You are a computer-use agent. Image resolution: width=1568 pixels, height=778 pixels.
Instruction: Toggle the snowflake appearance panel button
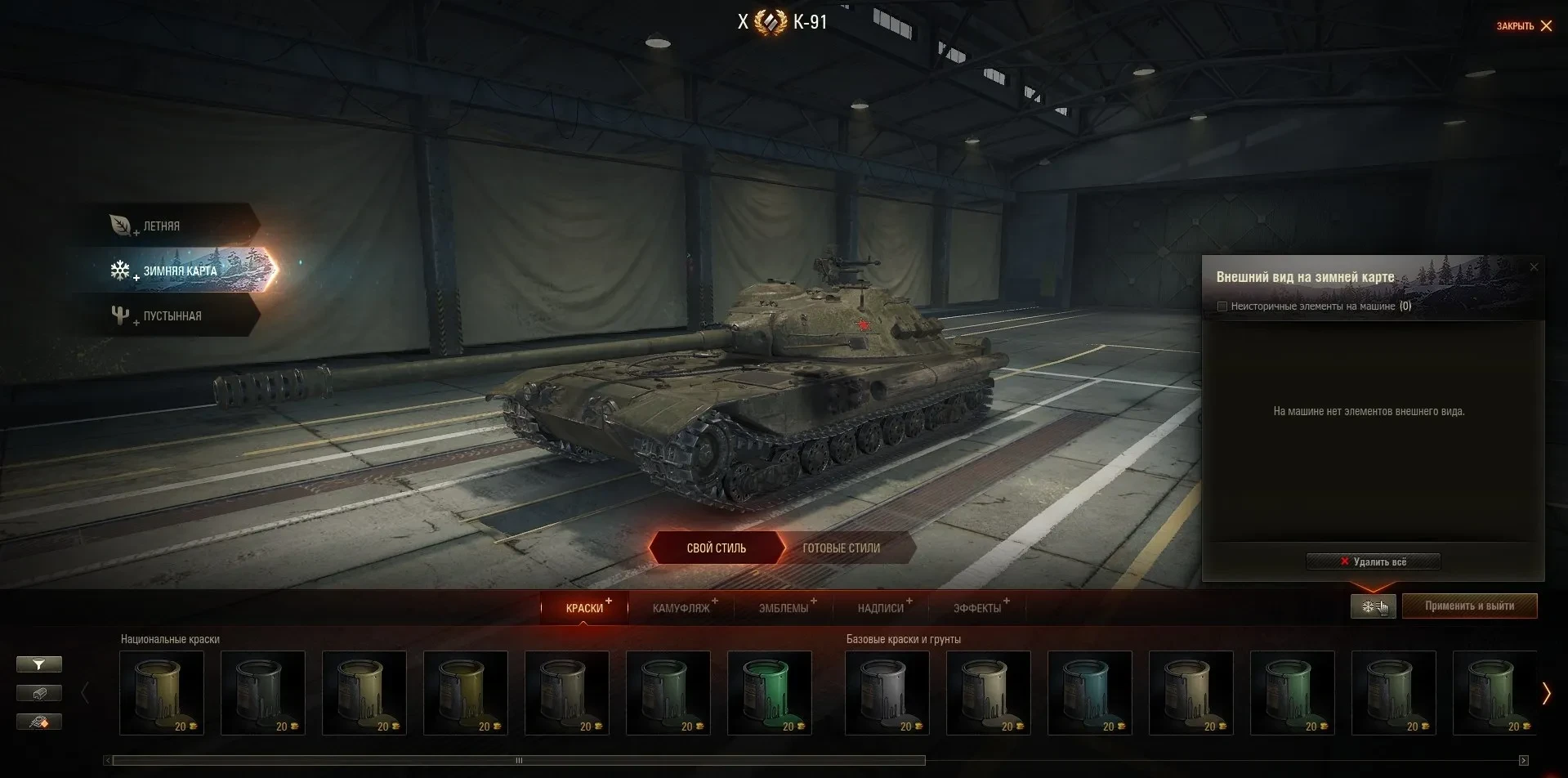1373,606
